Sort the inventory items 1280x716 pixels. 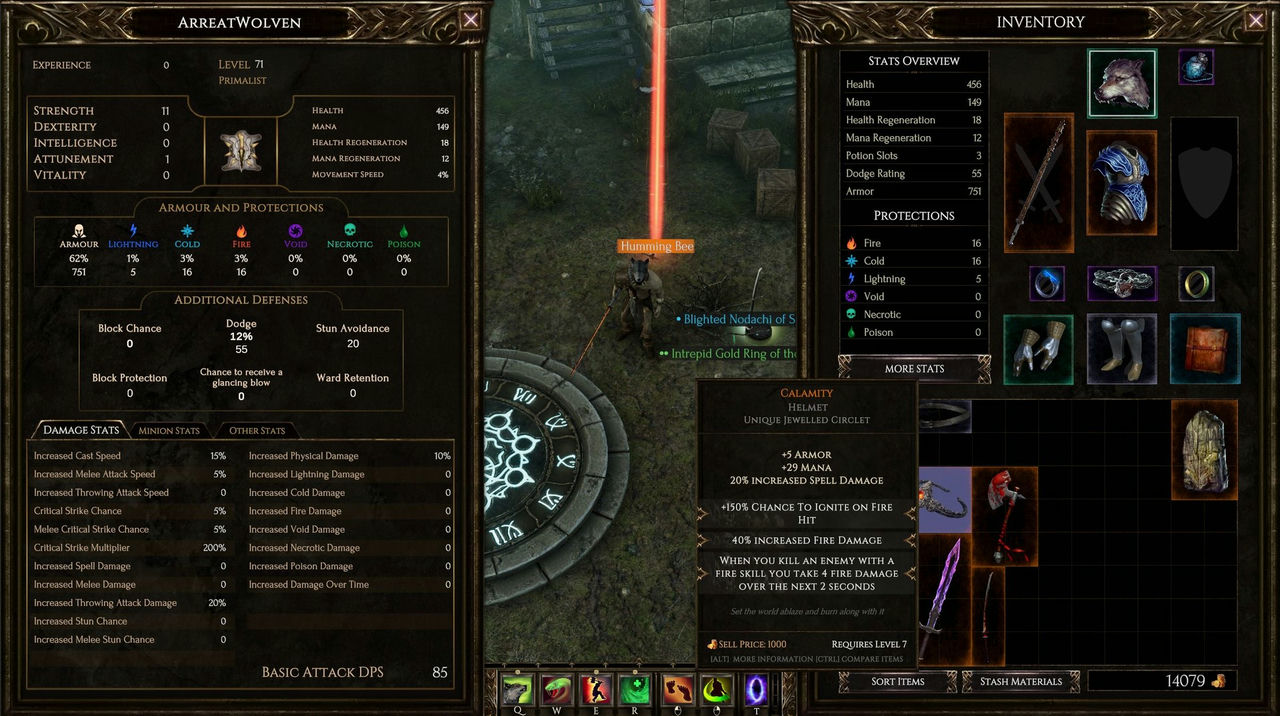[x=897, y=682]
